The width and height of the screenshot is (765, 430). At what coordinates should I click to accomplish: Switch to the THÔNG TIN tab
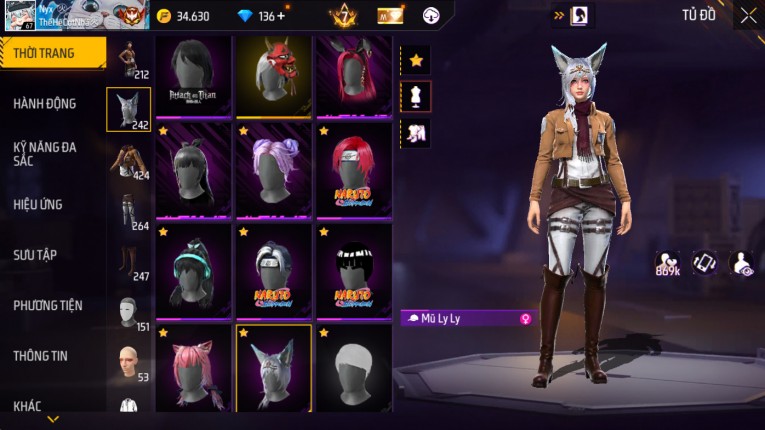point(39,355)
